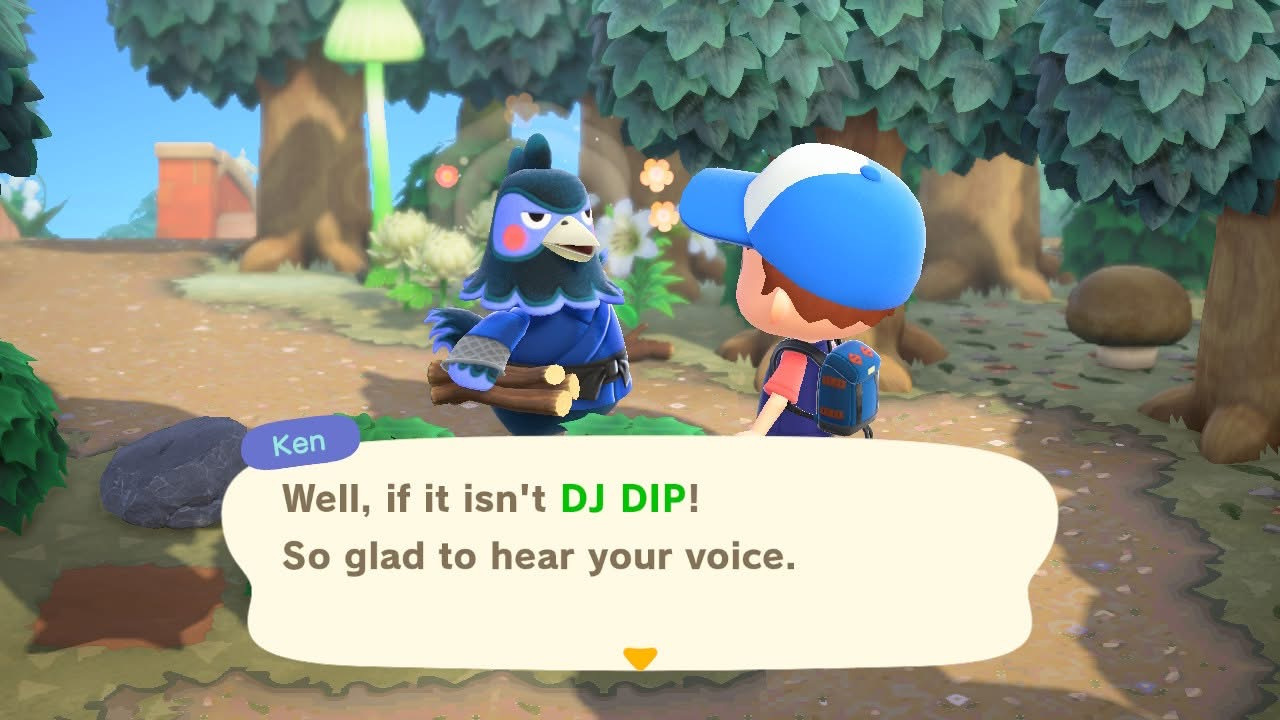Screen dimensions: 1280x720
Task: Advance dialogue with the yellow arrow
Action: [x=639, y=657]
